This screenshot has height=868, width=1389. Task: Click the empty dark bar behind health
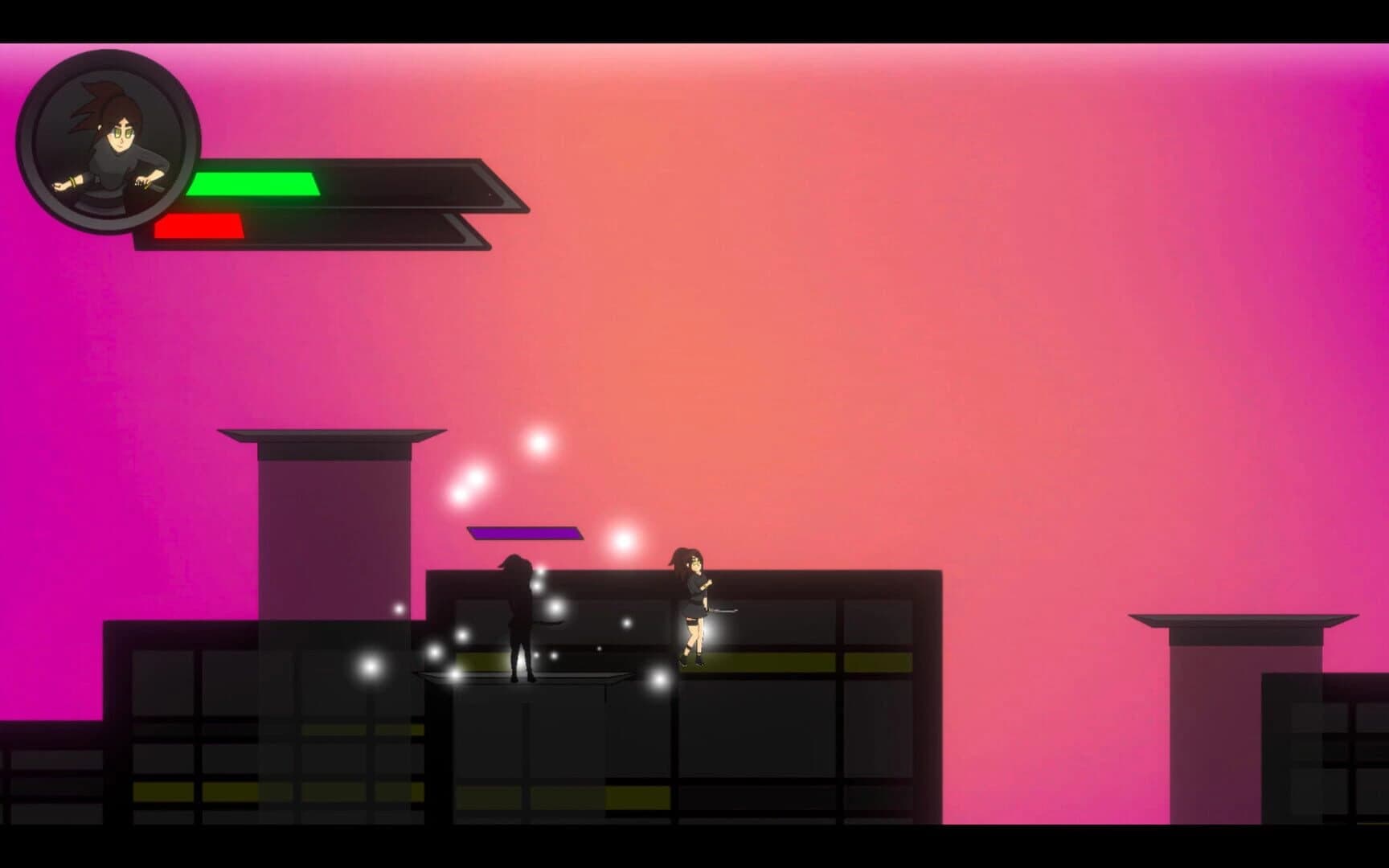click(402, 185)
